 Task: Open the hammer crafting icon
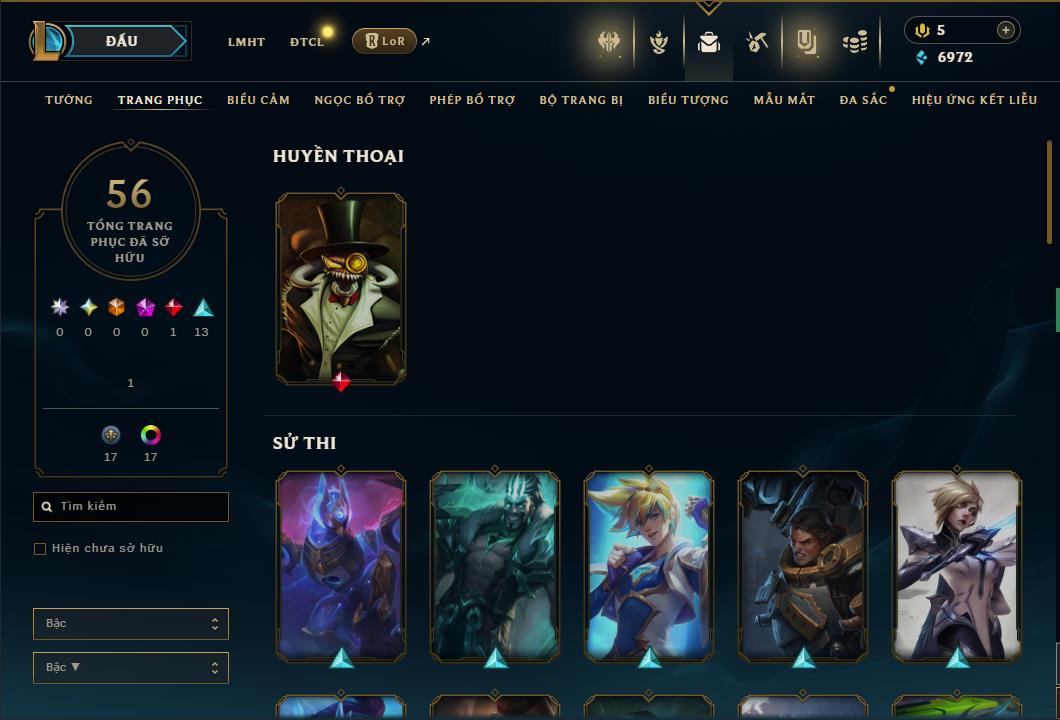(757, 42)
